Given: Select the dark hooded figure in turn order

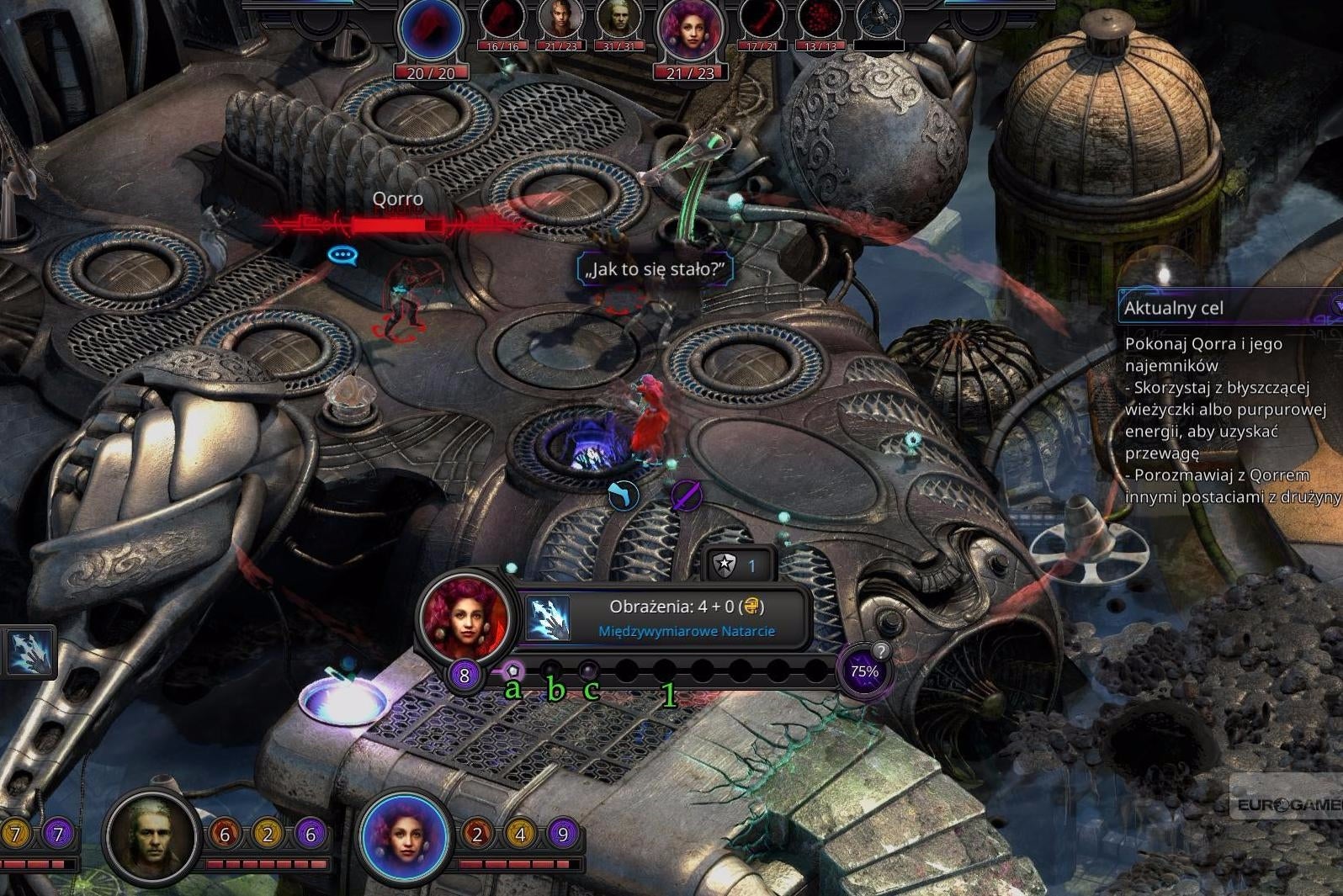Looking at the screenshot, I should (878, 20).
